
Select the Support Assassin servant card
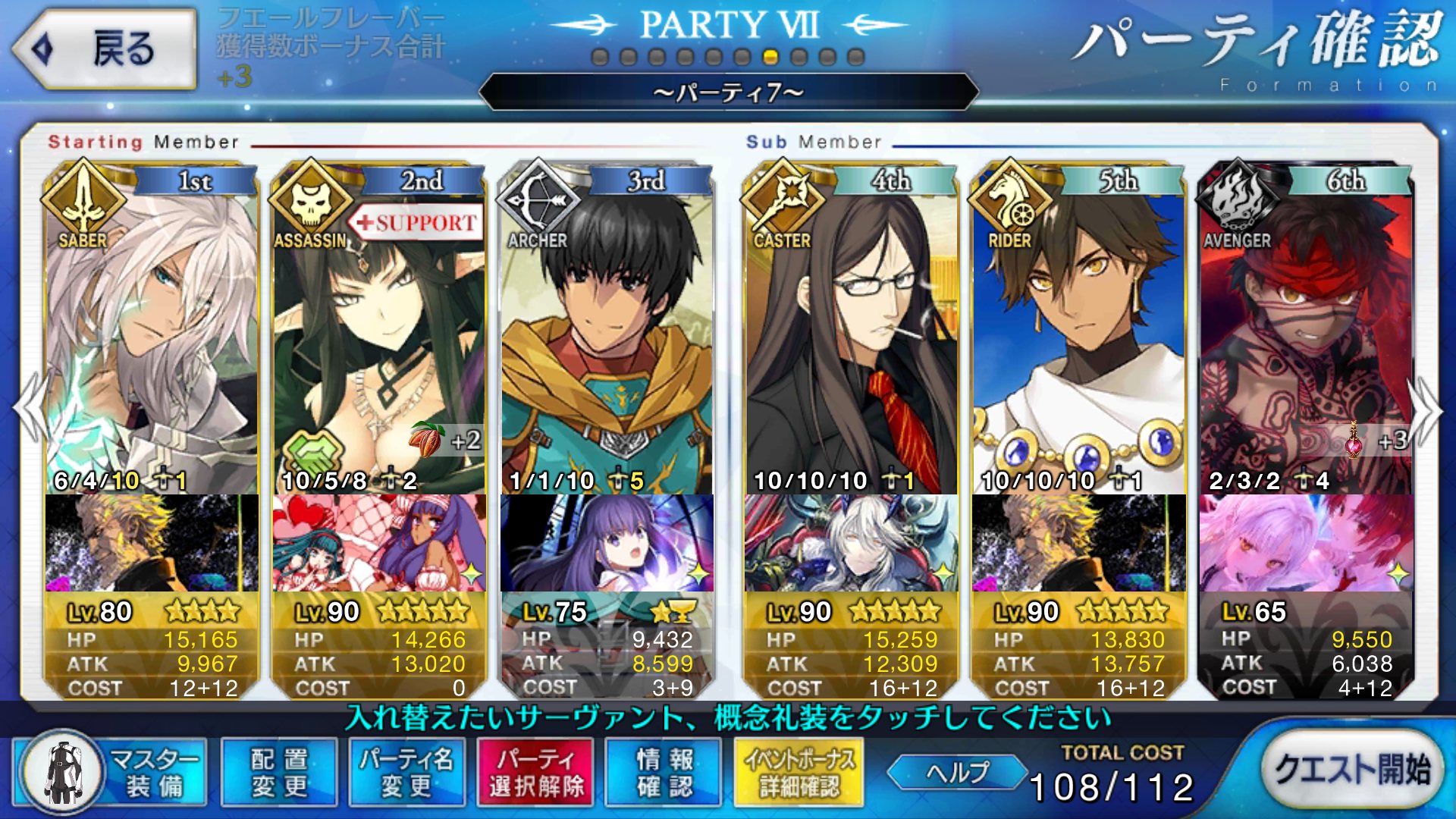[379, 341]
